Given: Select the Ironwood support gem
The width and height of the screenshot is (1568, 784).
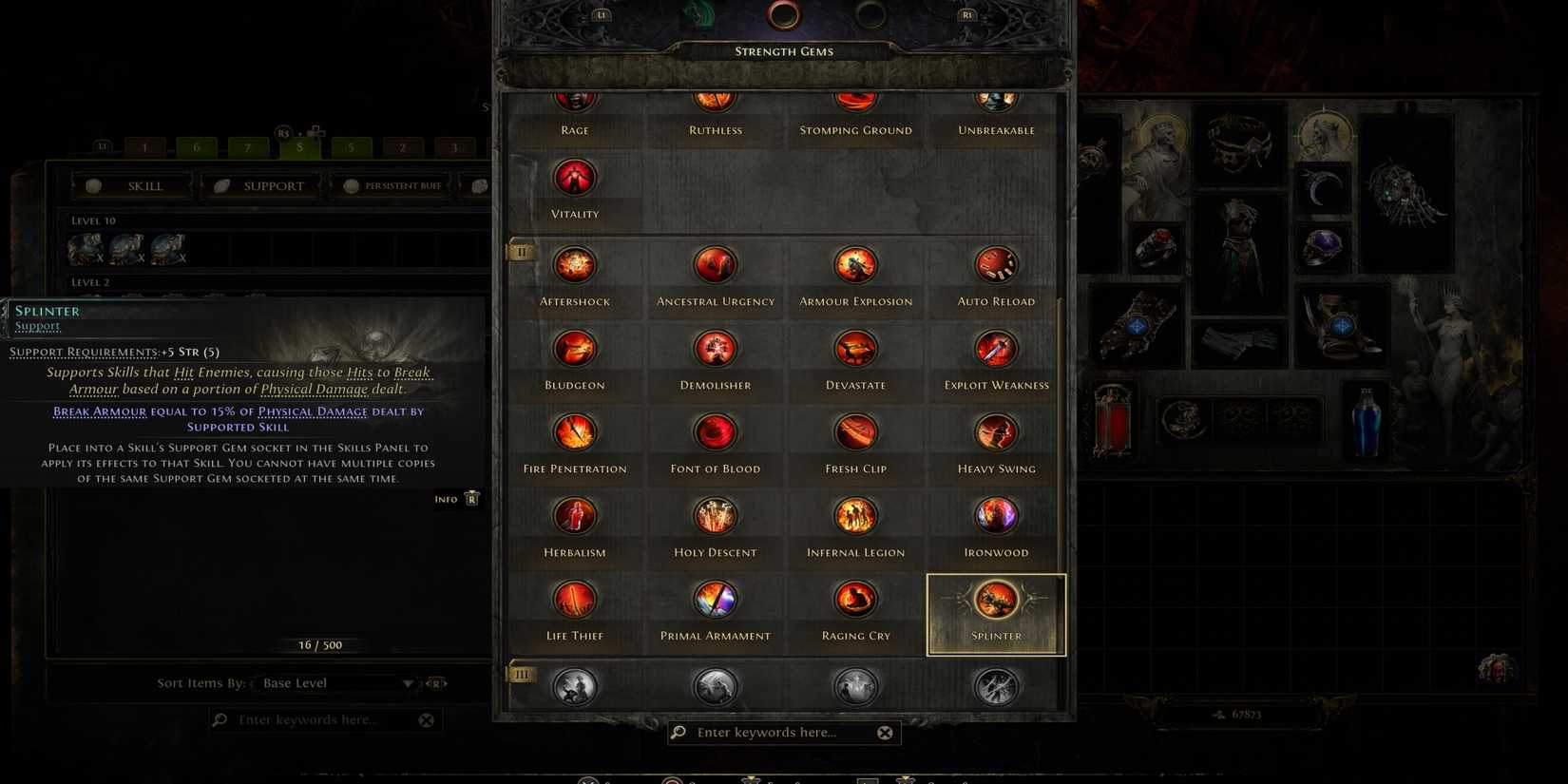Looking at the screenshot, I should (995, 515).
